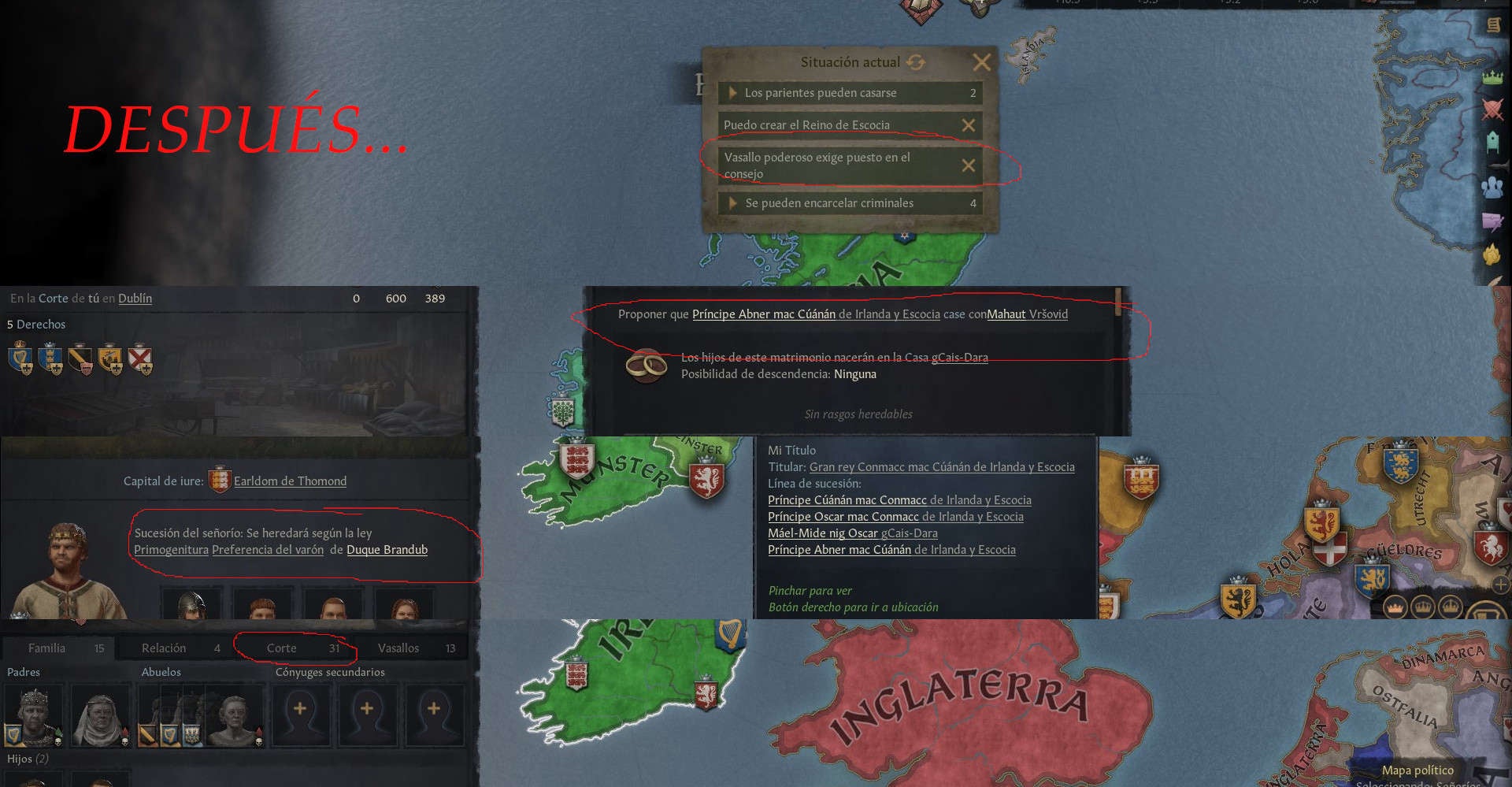
Task: Select Príncipe Oscar mac Conmacc in succession line
Action: tap(843, 517)
